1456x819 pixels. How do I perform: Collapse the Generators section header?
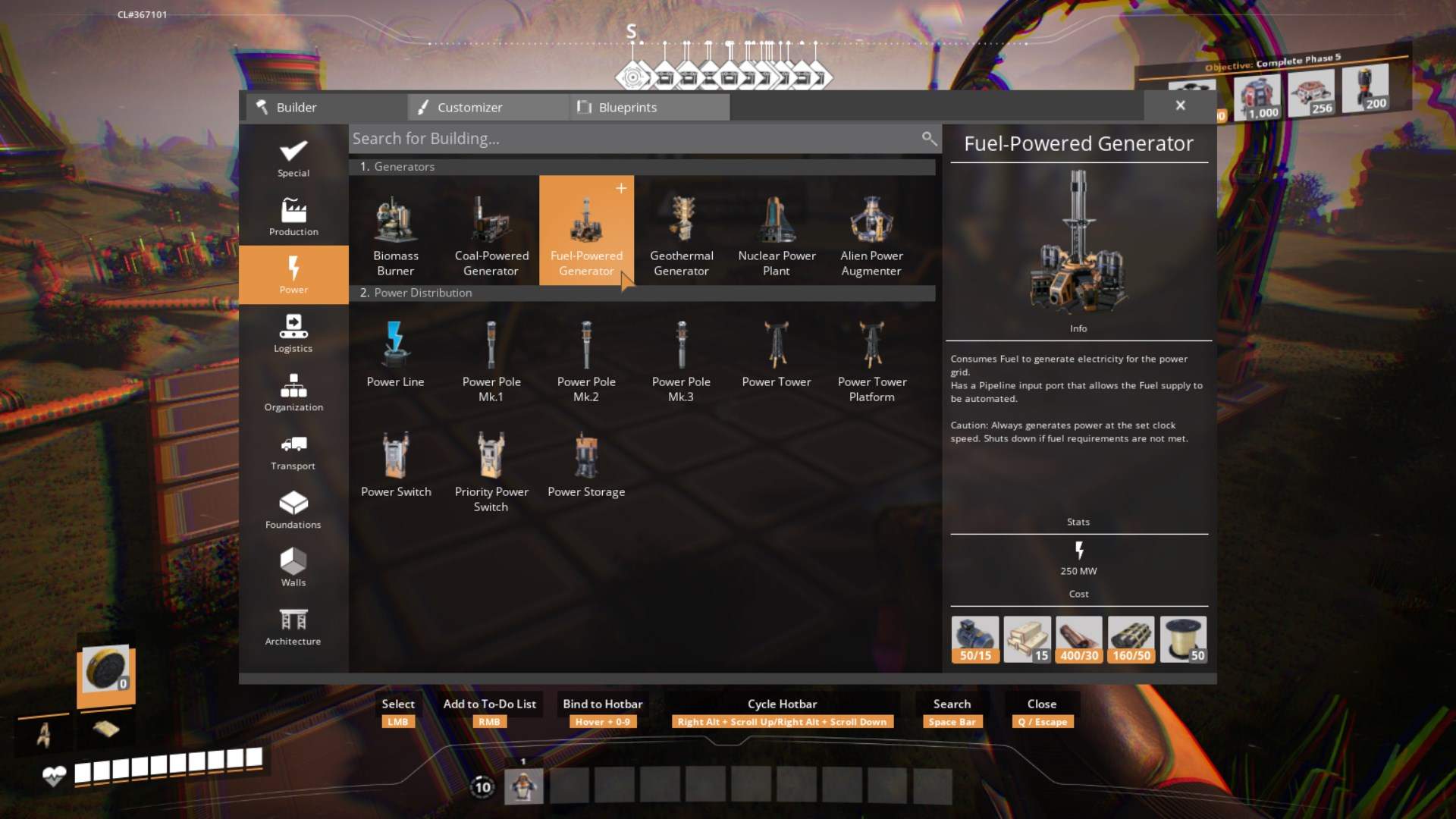(645, 167)
